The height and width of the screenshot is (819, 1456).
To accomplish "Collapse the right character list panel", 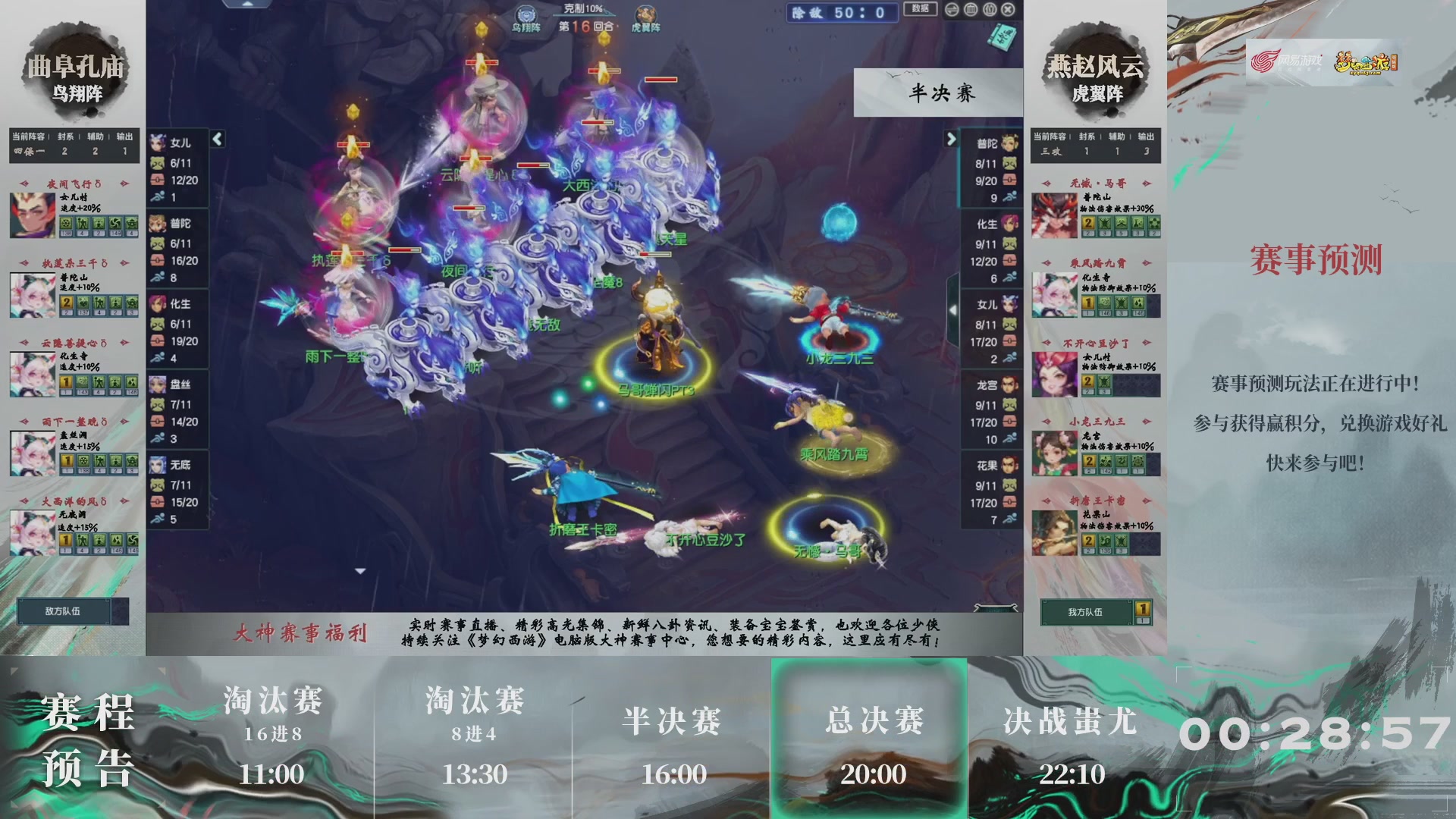I will click(x=952, y=138).
